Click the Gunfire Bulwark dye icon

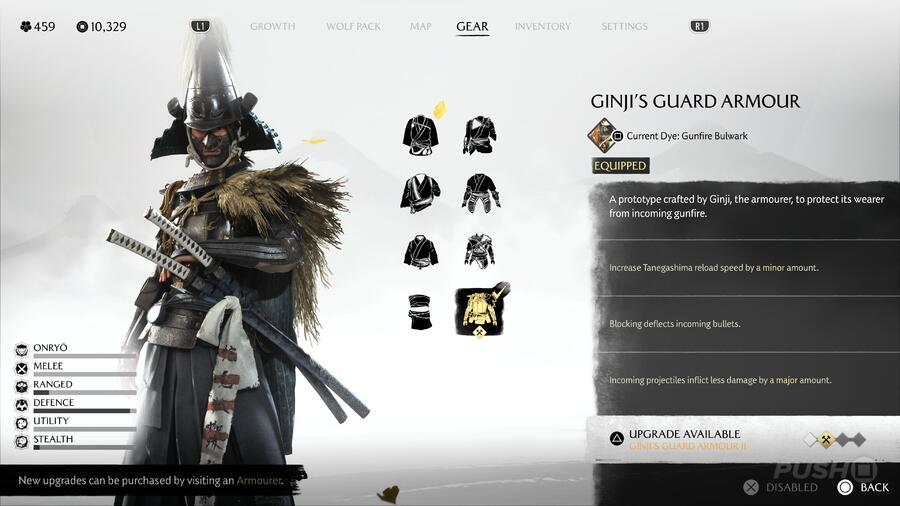(601, 135)
